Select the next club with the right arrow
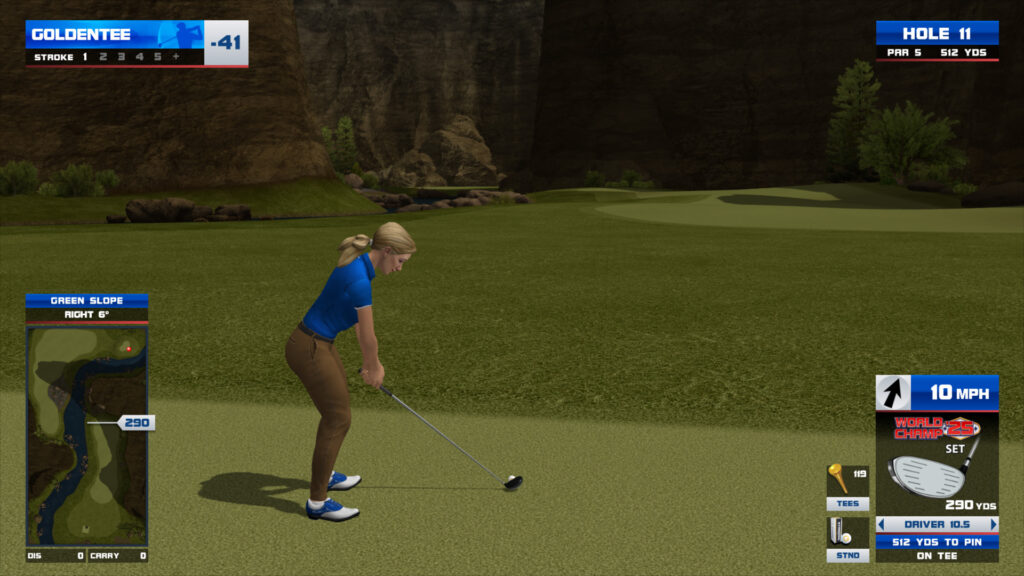The height and width of the screenshot is (576, 1024). (994, 524)
